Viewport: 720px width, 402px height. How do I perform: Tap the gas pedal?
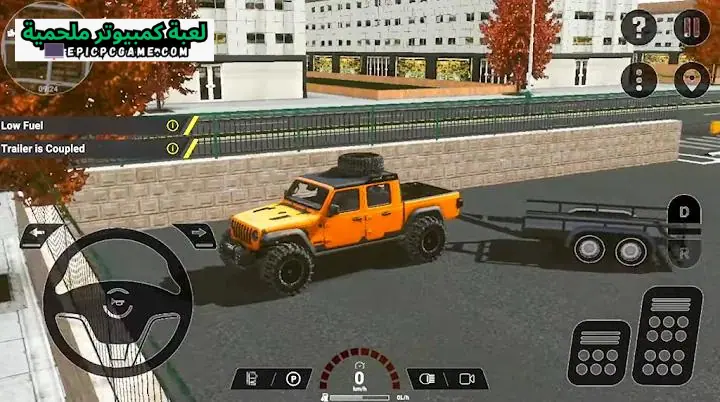pos(667,335)
